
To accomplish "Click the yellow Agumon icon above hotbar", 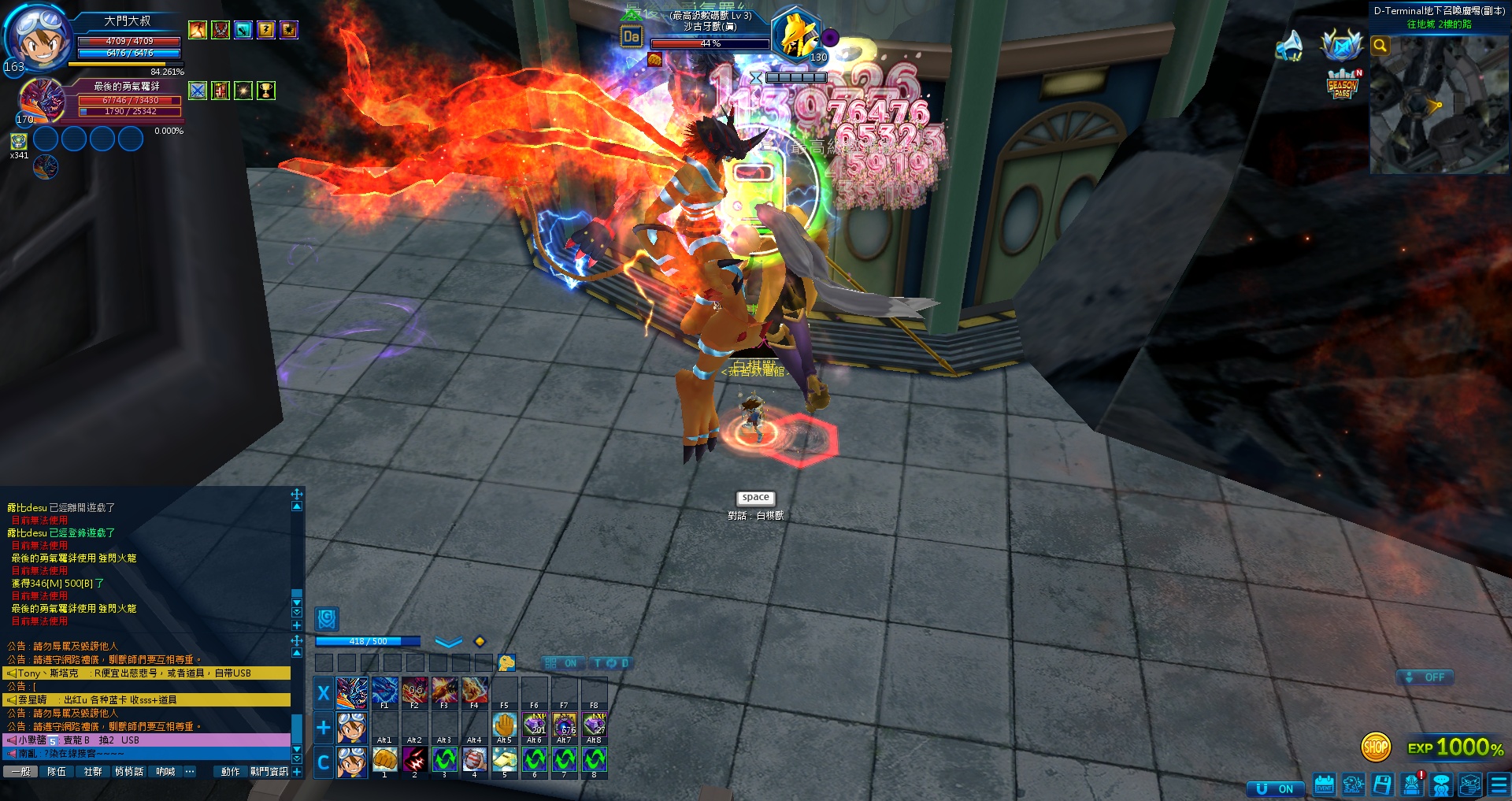I will [x=506, y=663].
